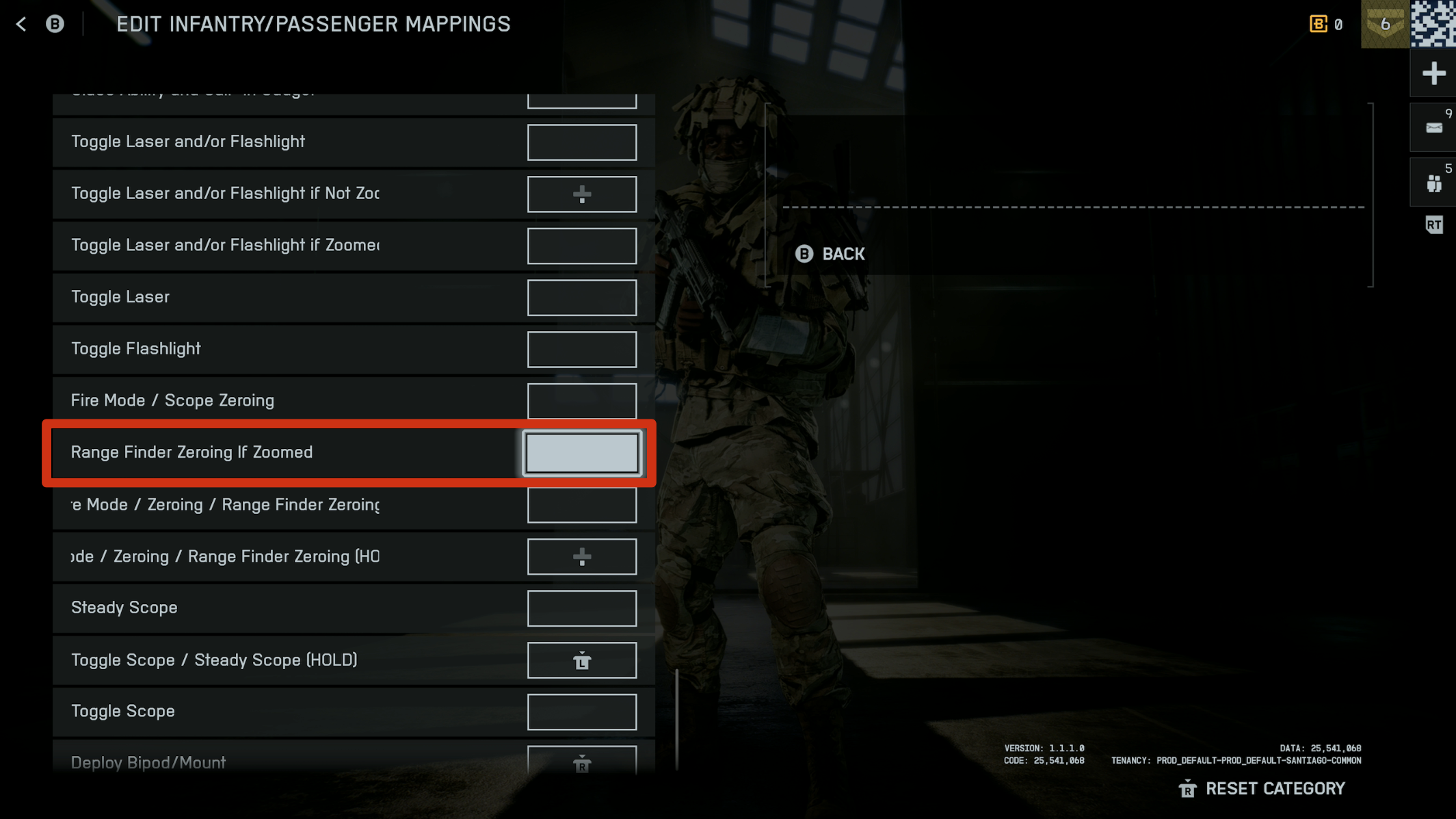Expand the Toggle Laser and/or Flashlight if Not Zoomed binding
The image size is (1456, 819).
582,194
